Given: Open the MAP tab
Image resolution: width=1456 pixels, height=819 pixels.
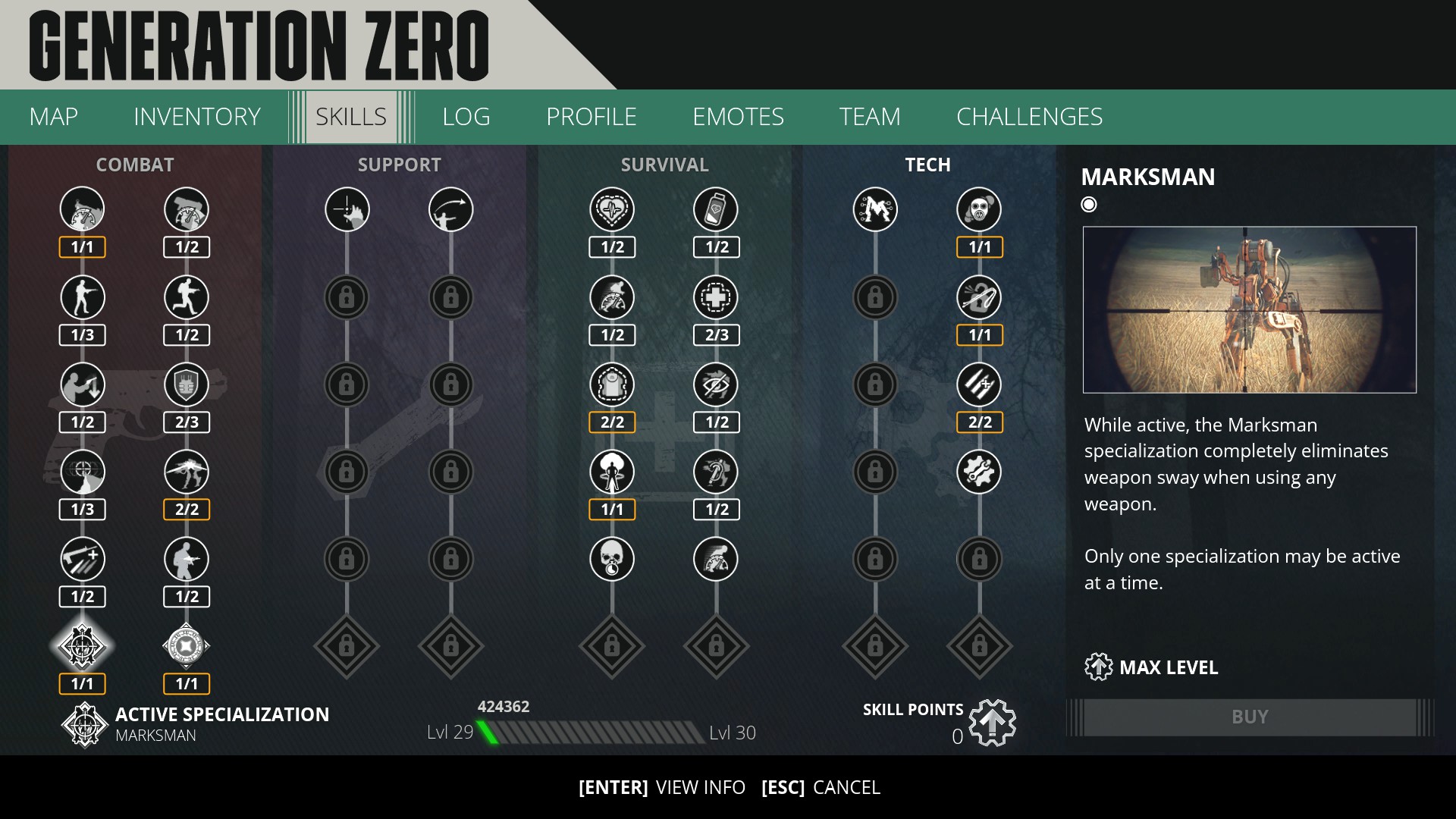Looking at the screenshot, I should [x=52, y=117].
